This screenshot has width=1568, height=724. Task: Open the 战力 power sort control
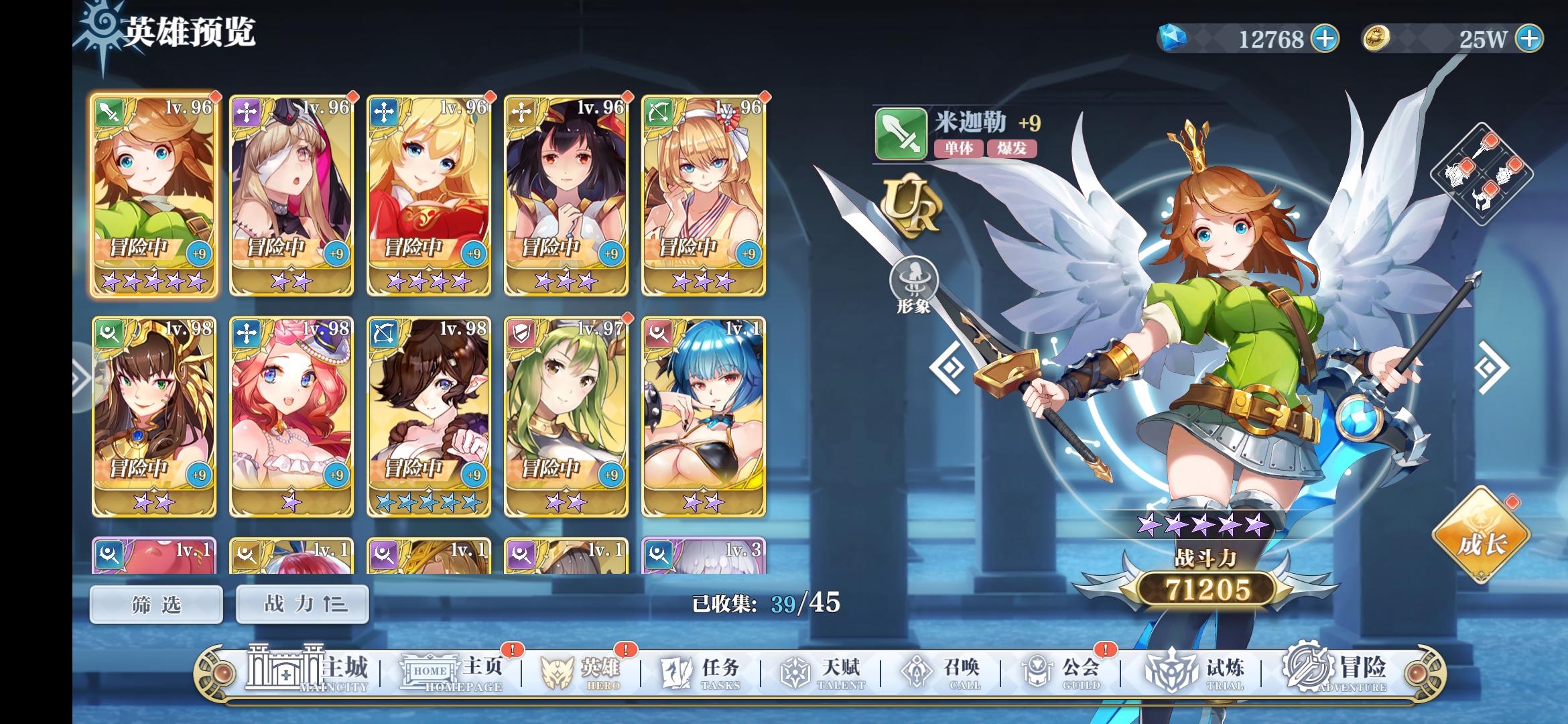(302, 603)
